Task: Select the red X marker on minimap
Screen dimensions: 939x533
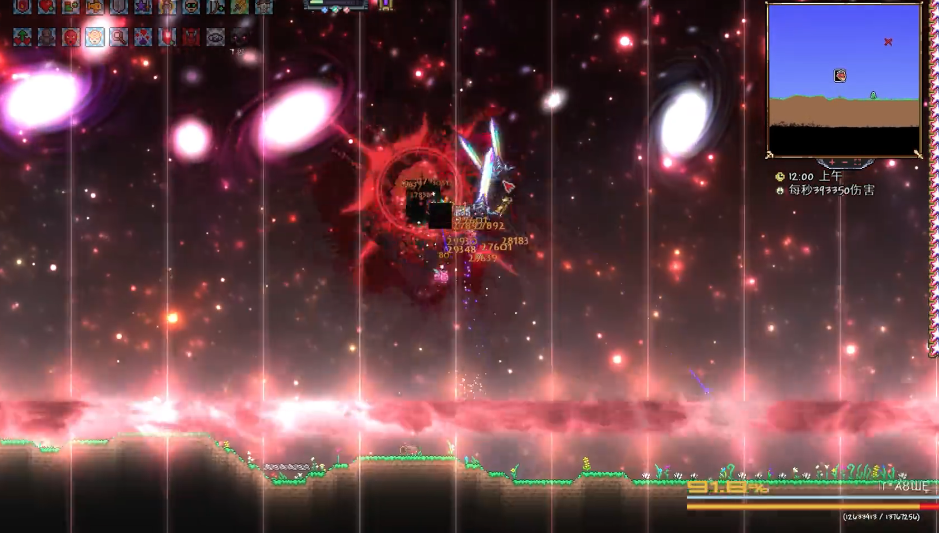Action: (888, 42)
